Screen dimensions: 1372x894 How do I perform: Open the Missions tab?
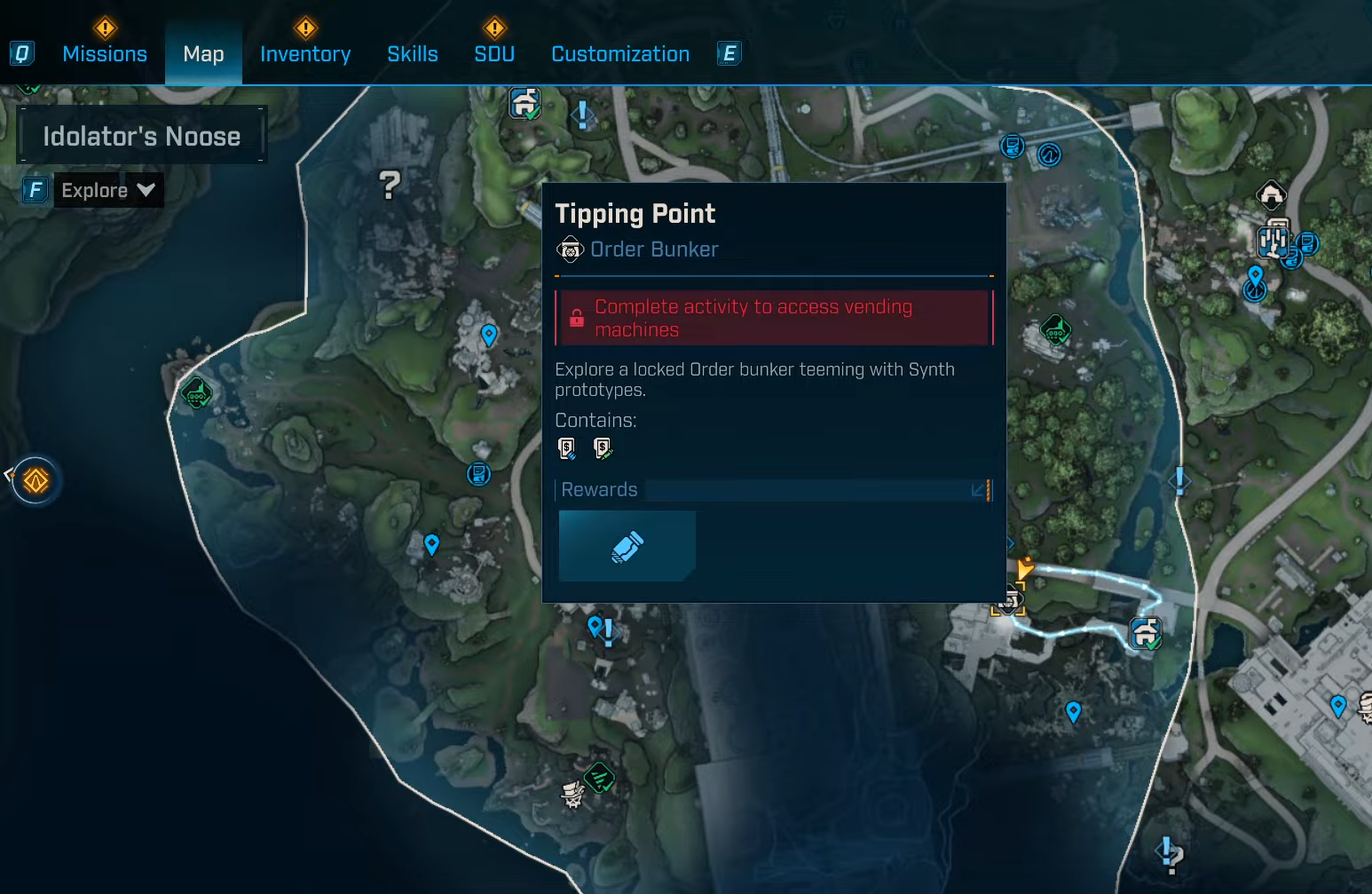[x=105, y=54]
